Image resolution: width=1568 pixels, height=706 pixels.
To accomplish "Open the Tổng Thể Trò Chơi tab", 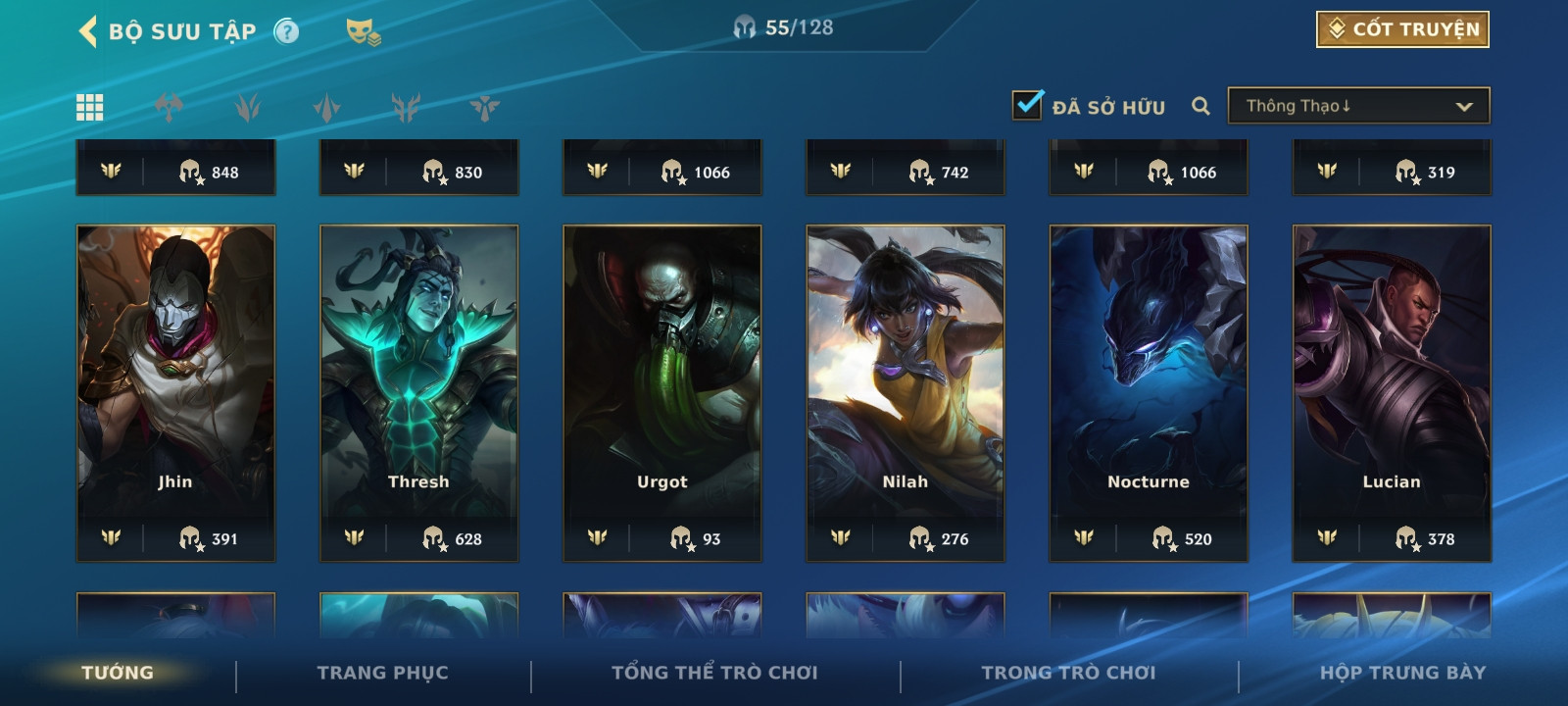I will pyautogui.click(x=714, y=673).
